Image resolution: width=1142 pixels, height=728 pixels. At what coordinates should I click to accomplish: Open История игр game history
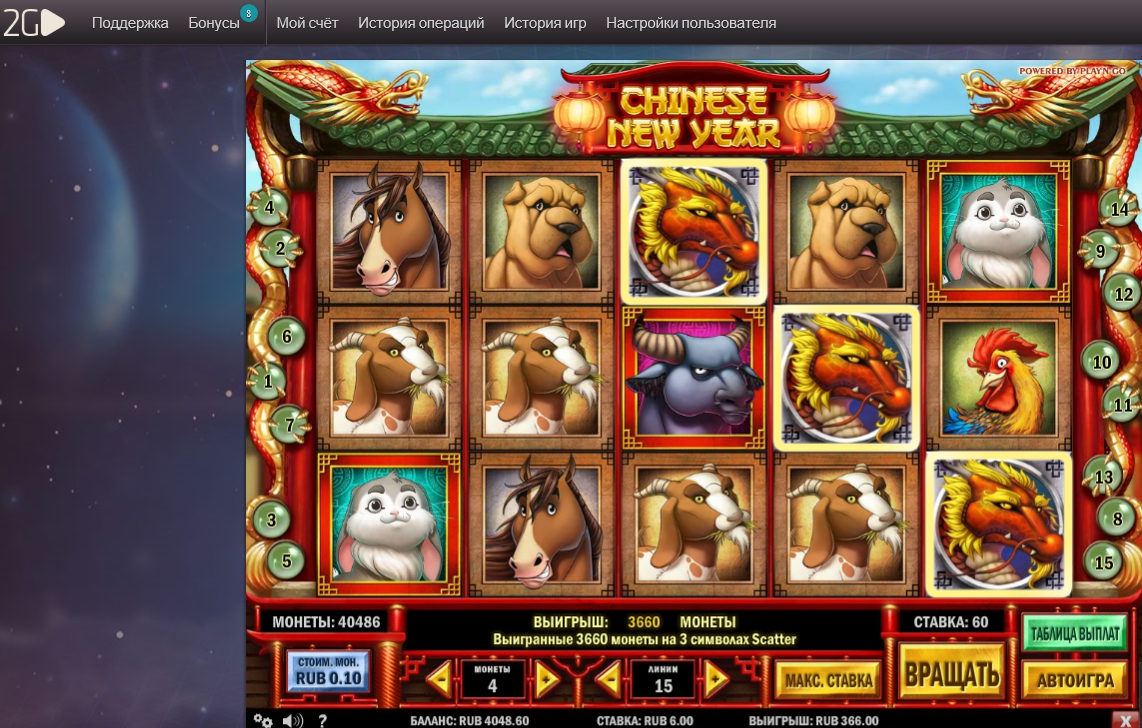(x=545, y=22)
